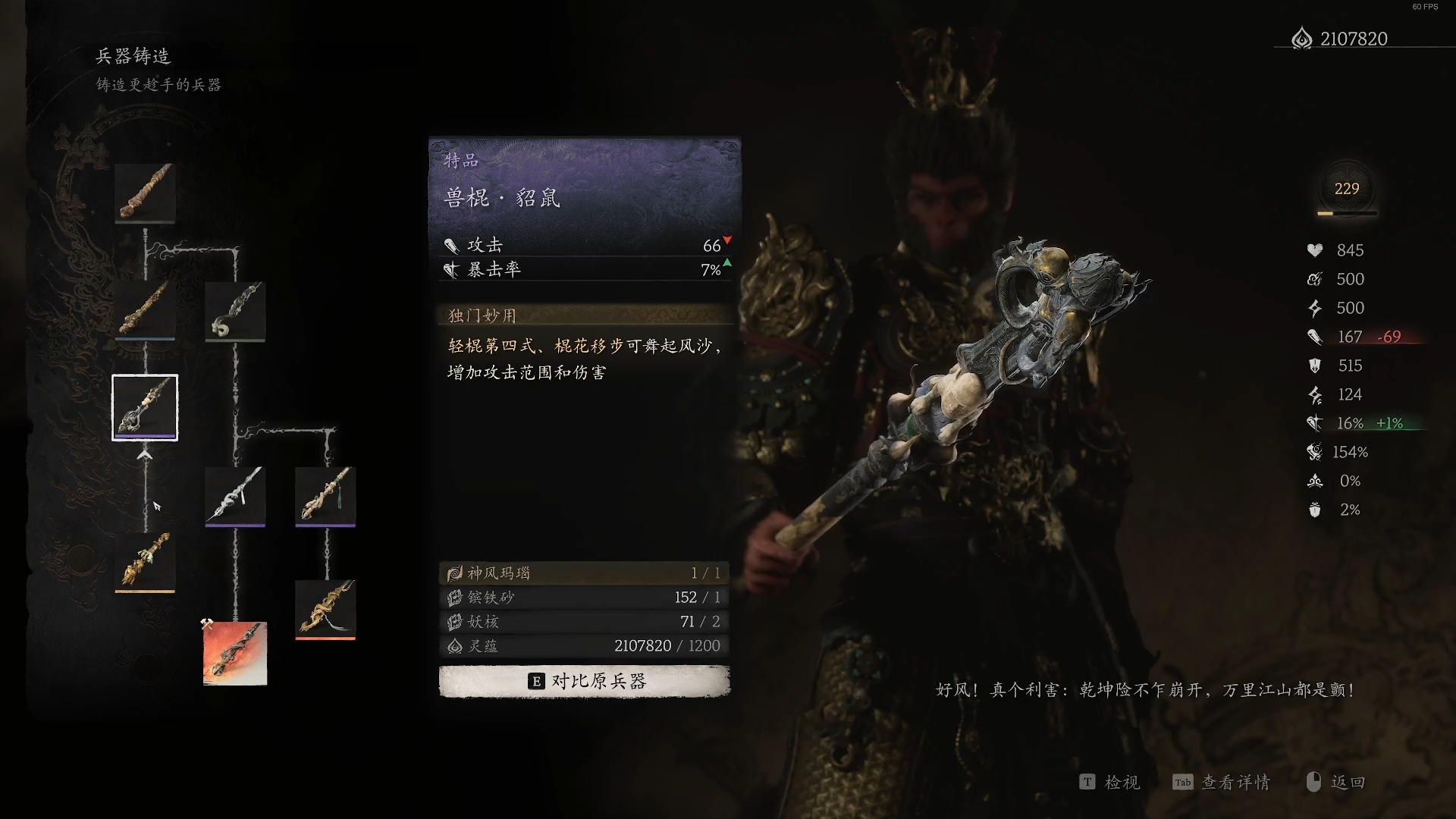This screenshot has width=1456, height=819.
Task: Pick the silver-white staff node
Action: point(235,495)
